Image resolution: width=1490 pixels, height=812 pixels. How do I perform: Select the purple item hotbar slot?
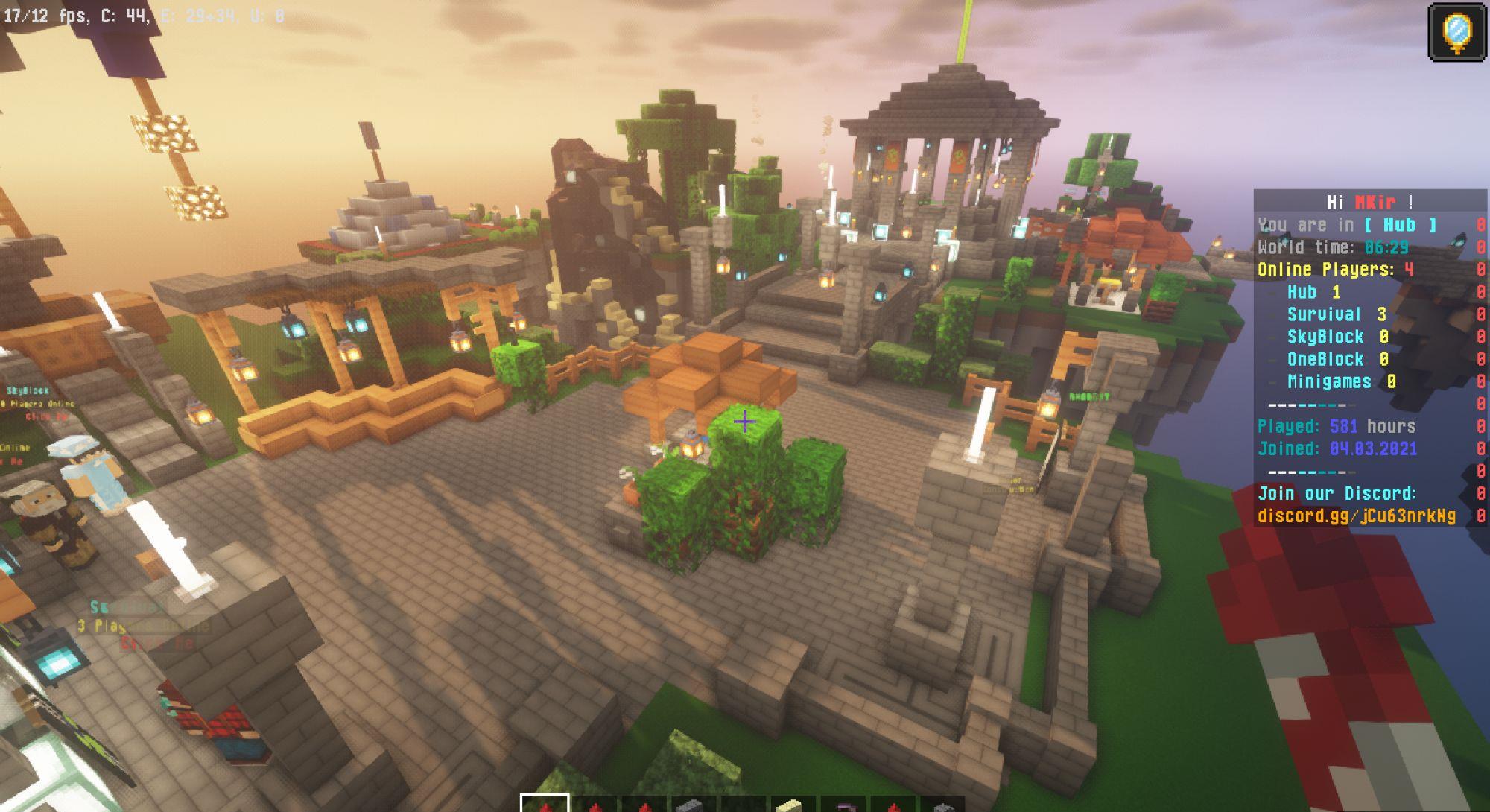[x=843, y=805]
